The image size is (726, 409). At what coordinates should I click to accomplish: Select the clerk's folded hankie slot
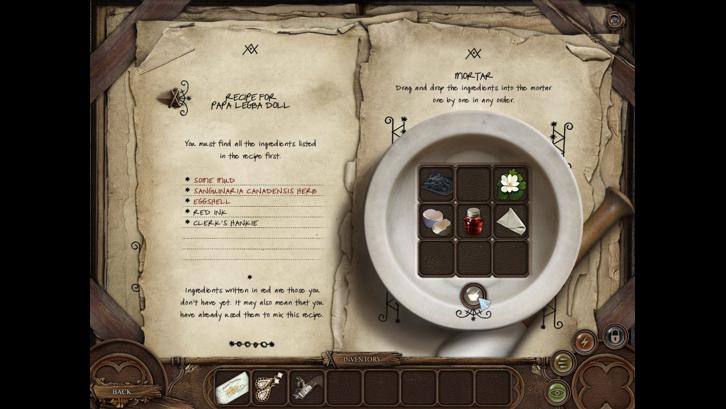click(x=510, y=220)
